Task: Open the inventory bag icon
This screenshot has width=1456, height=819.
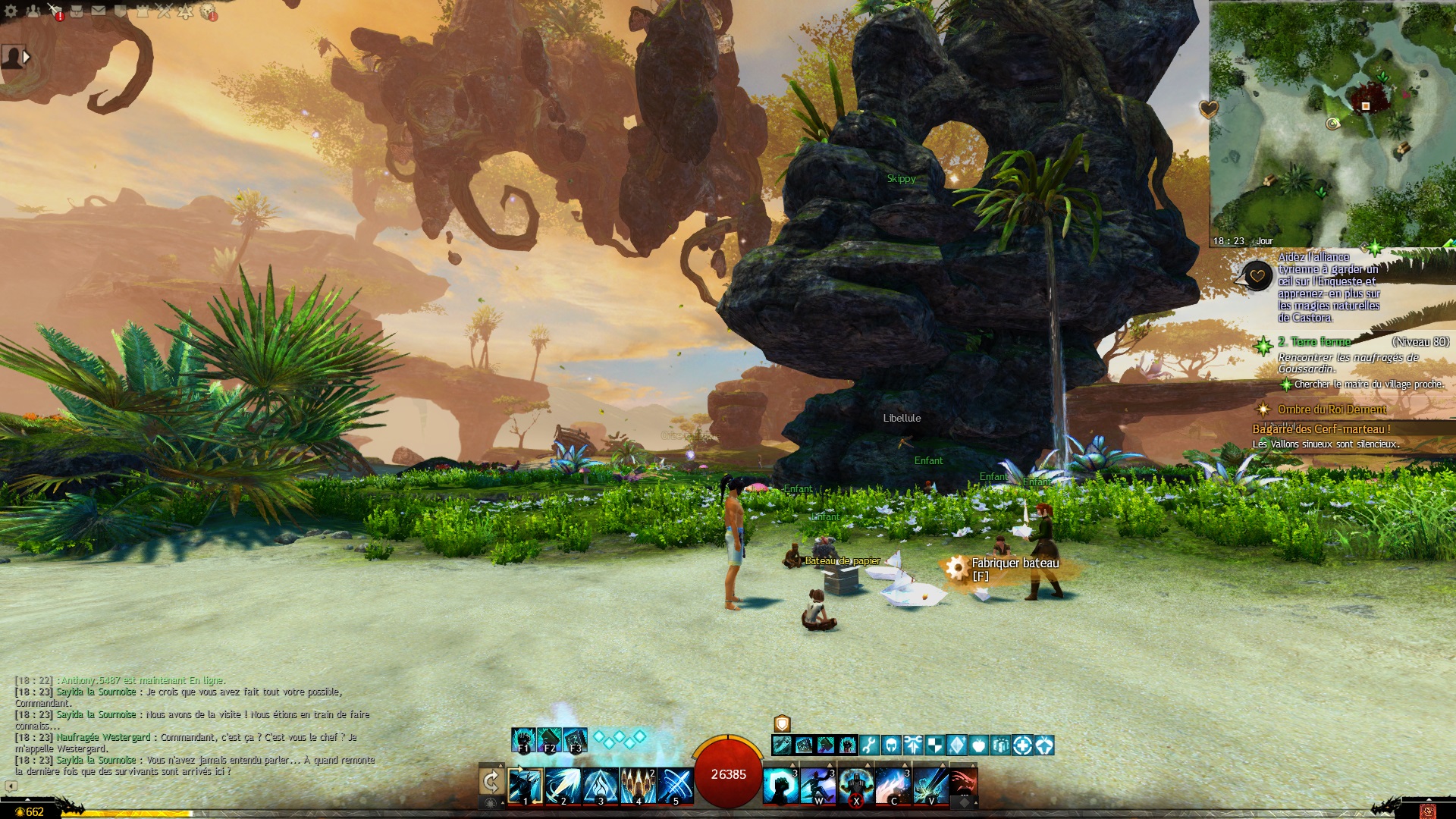Action: tap(77, 11)
